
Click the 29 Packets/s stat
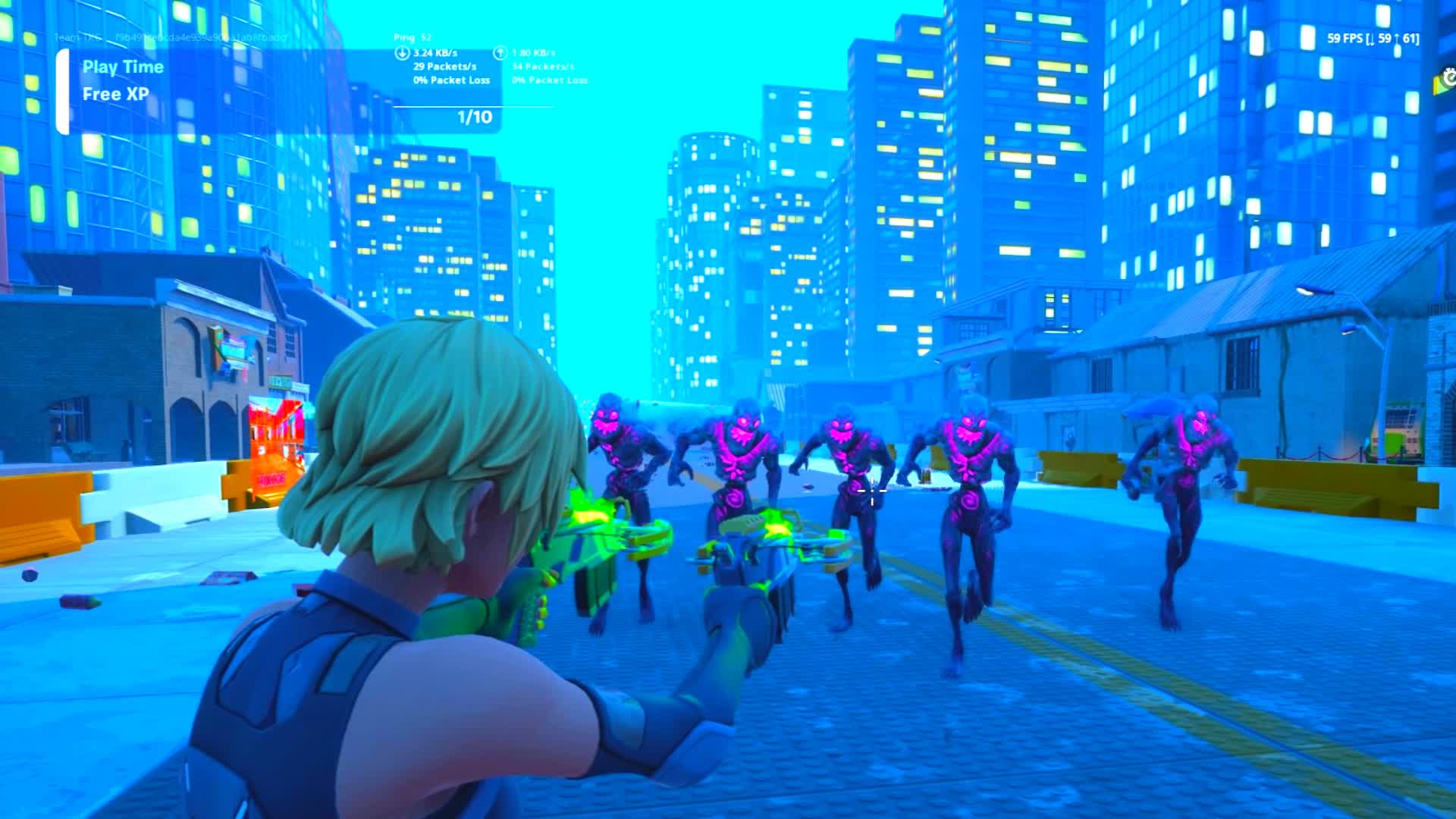coord(444,67)
